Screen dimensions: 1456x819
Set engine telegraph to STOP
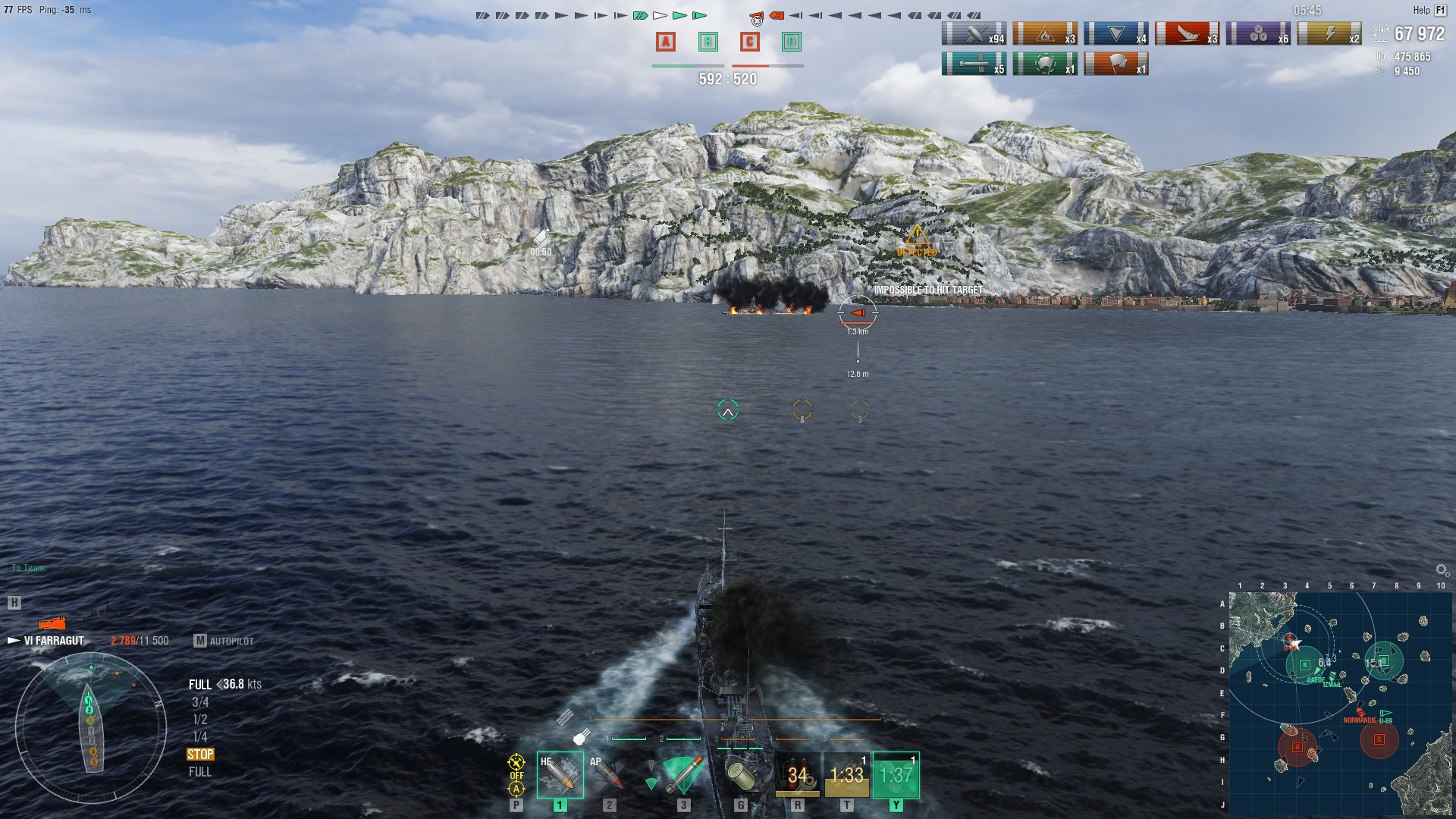pyautogui.click(x=200, y=755)
